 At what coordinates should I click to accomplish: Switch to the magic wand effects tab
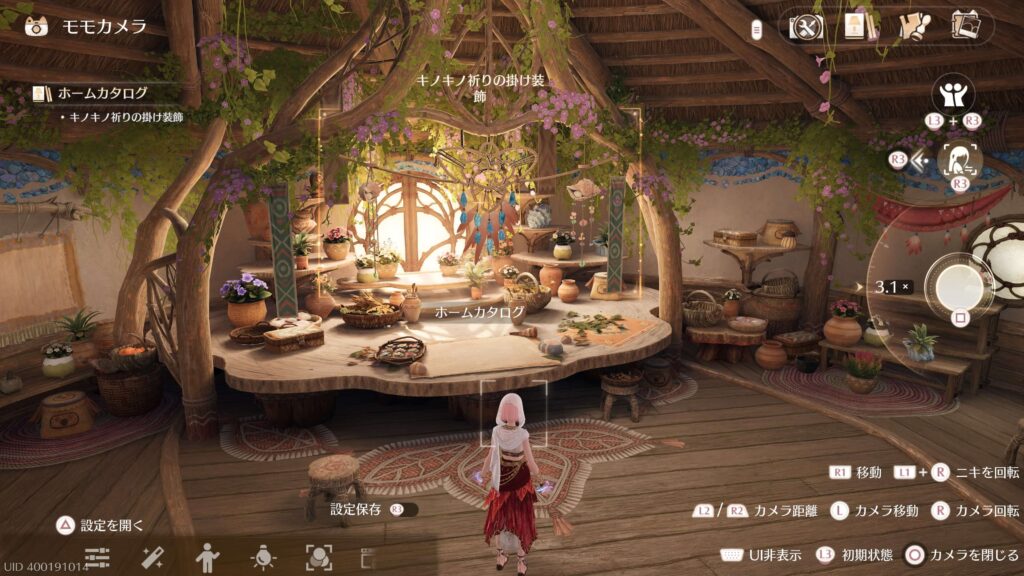coord(152,557)
